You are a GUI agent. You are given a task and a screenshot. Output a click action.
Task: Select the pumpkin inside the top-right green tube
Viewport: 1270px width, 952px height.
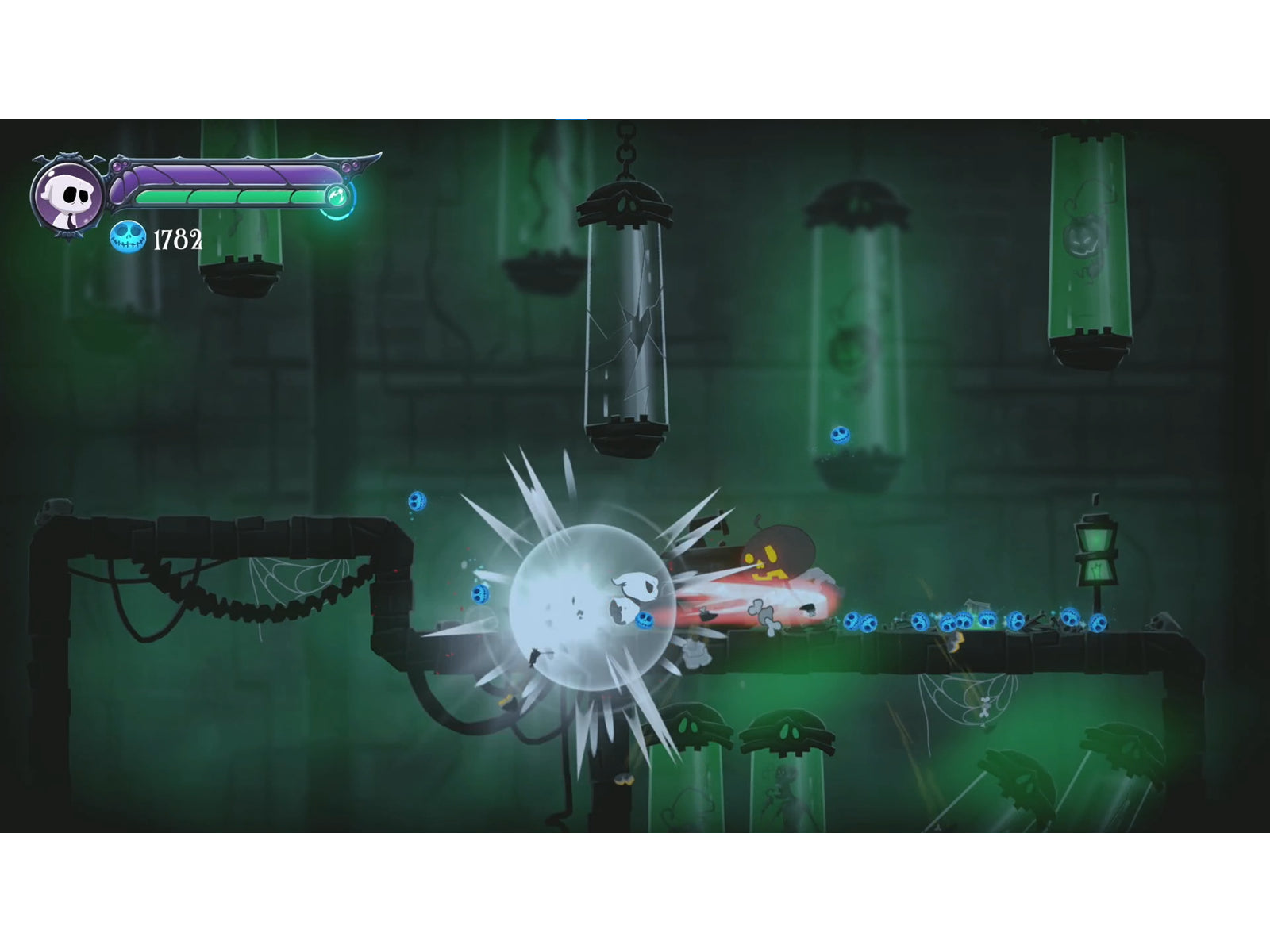1086,238
